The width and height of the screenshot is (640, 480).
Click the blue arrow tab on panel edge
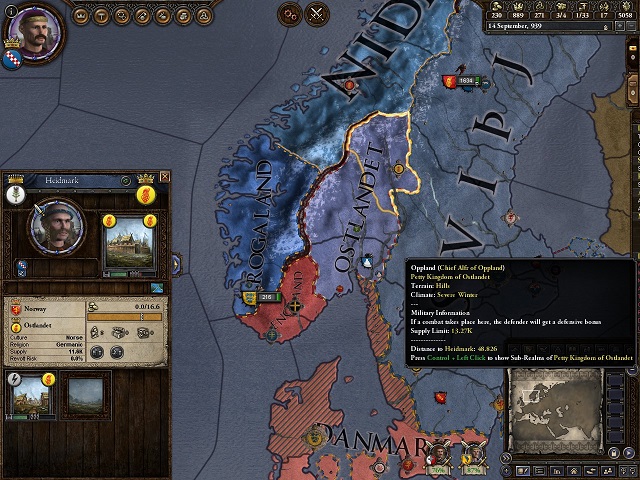(x=176, y=264)
